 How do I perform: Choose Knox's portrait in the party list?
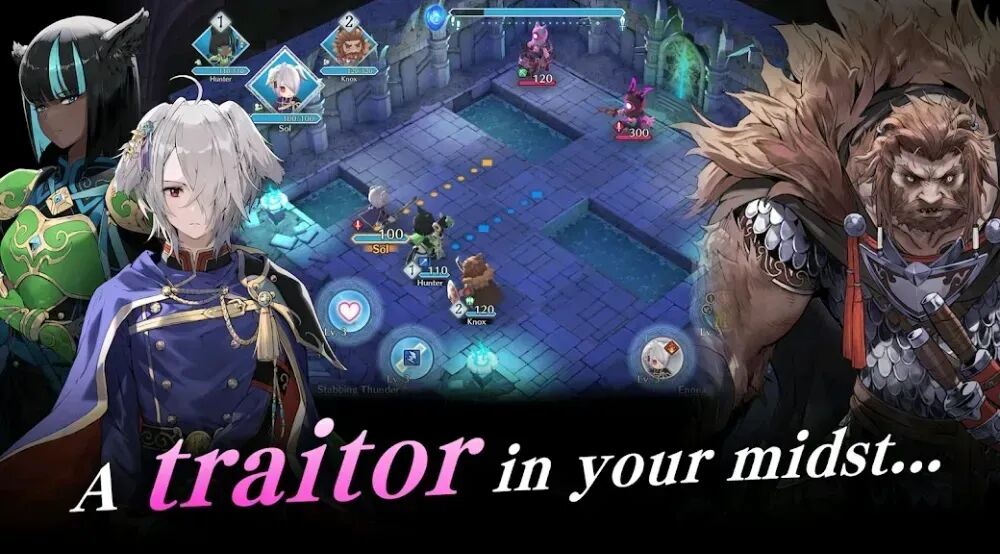click(349, 44)
